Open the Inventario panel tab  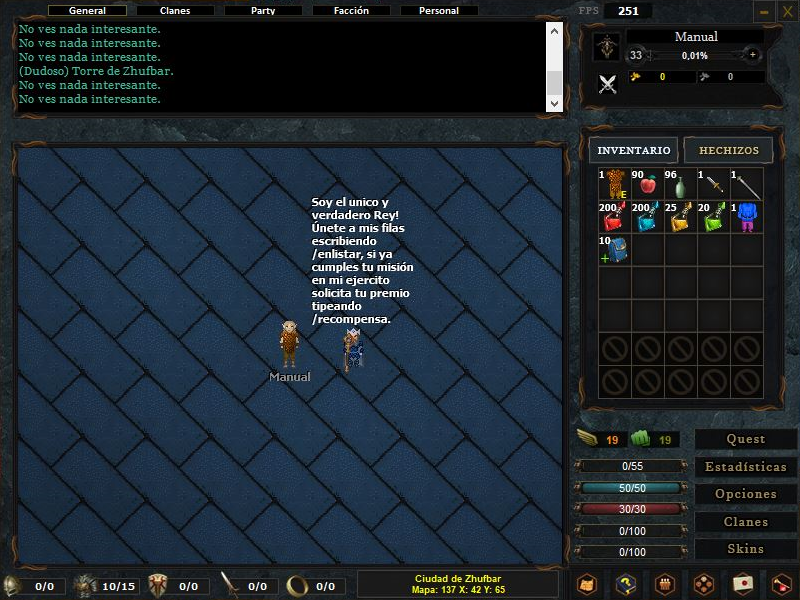(x=634, y=150)
